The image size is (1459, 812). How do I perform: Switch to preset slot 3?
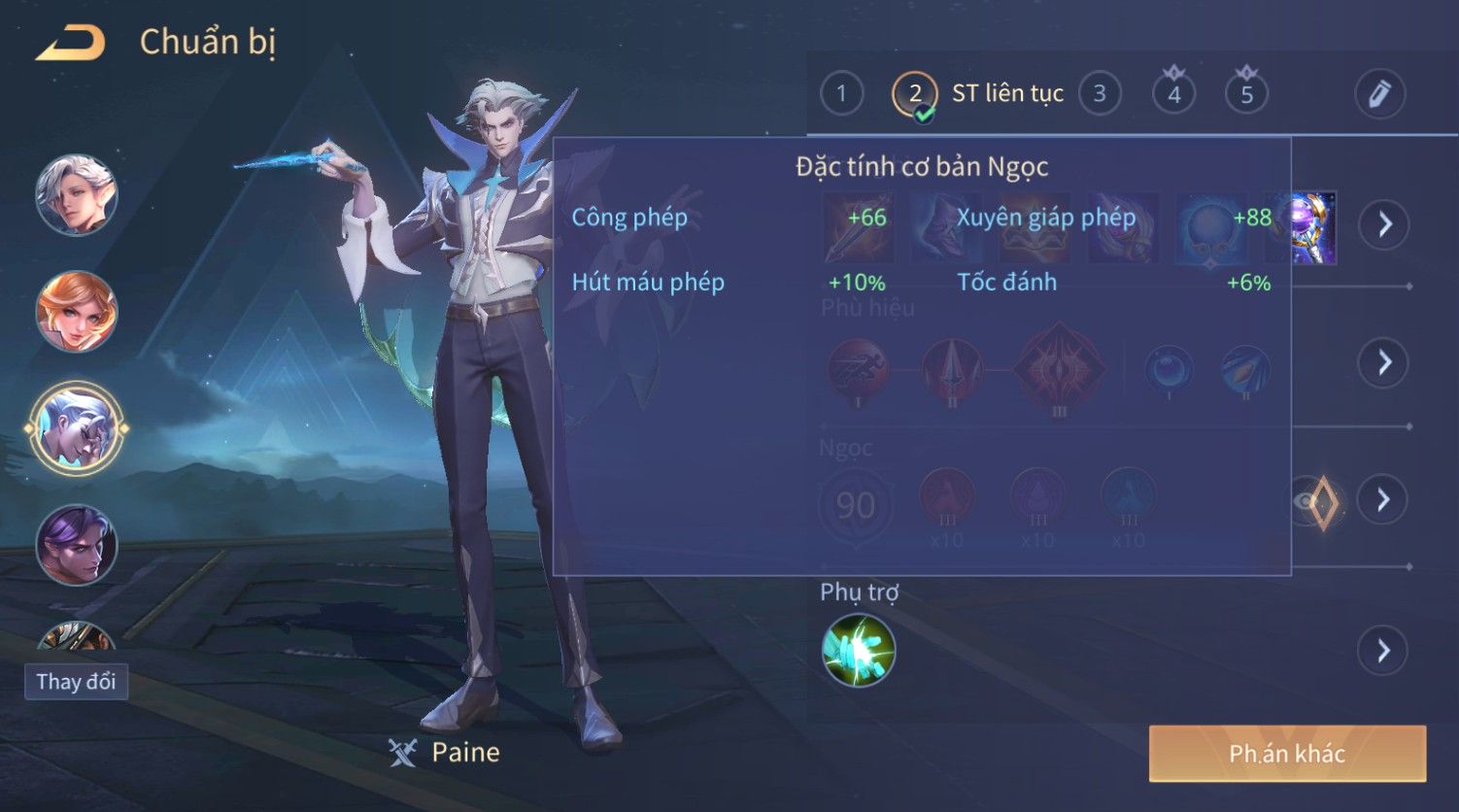coord(1100,94)
